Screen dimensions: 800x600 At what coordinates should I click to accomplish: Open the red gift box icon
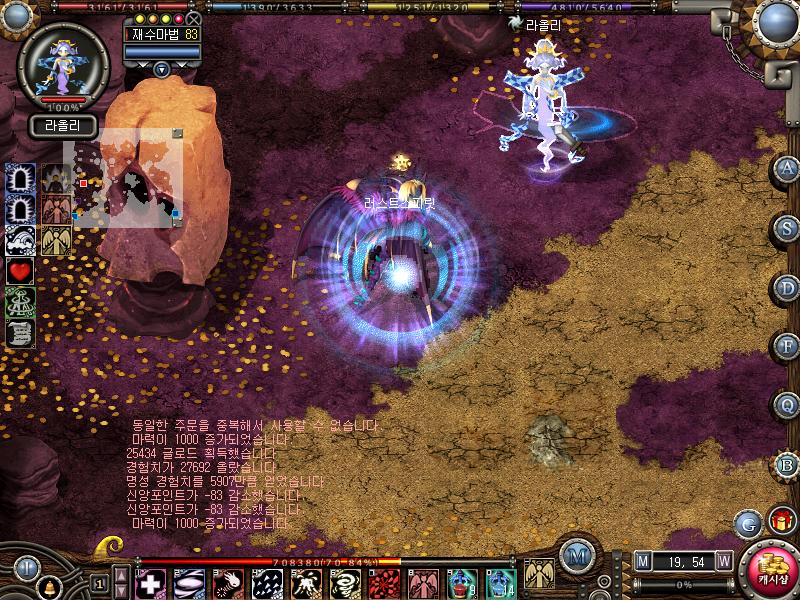click(x=781, y=521)
